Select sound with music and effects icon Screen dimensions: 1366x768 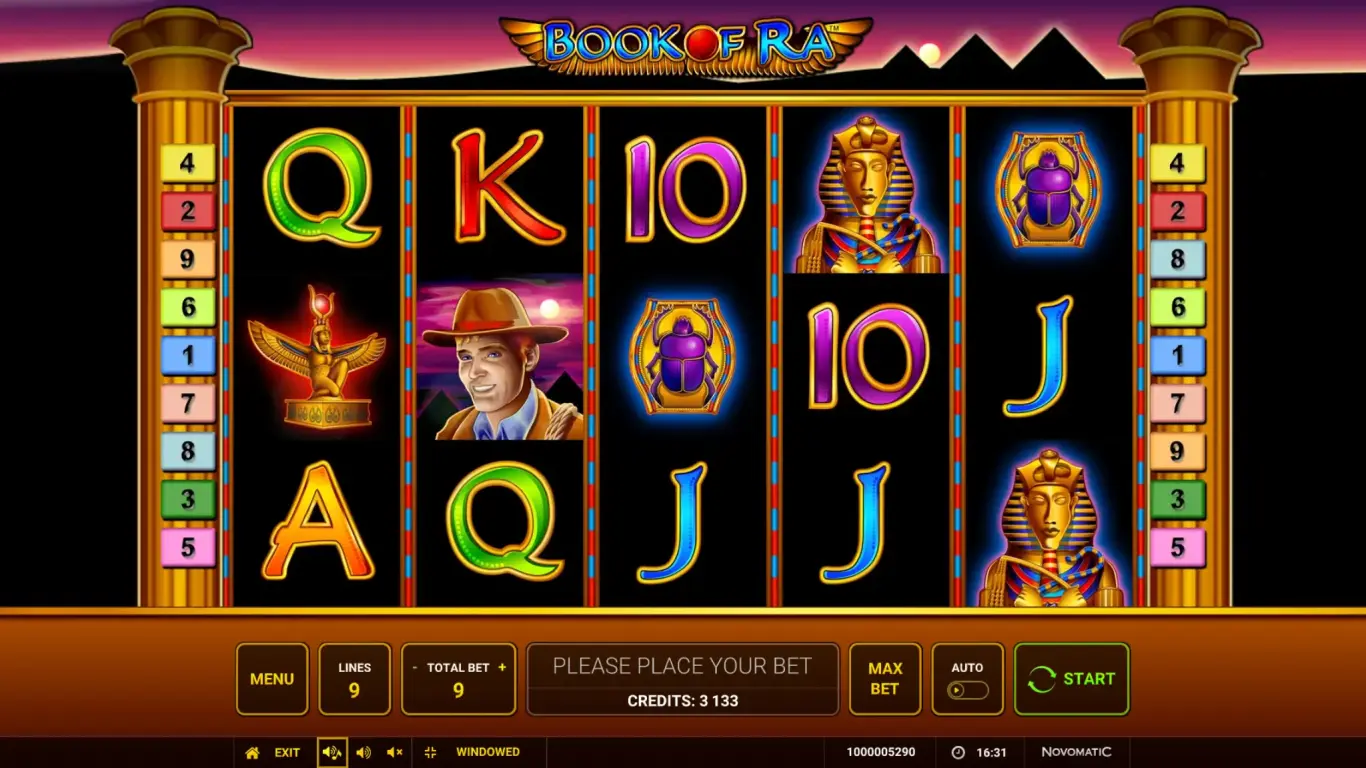click(332, 752)
